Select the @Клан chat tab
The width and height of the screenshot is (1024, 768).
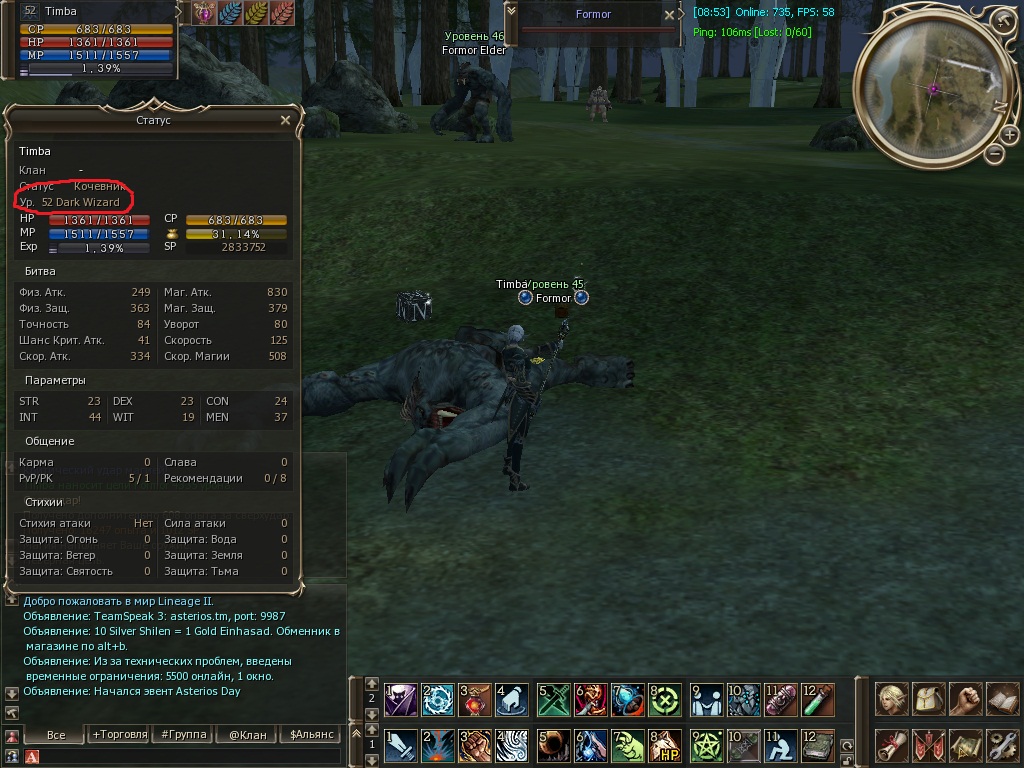tap(247, 735)
